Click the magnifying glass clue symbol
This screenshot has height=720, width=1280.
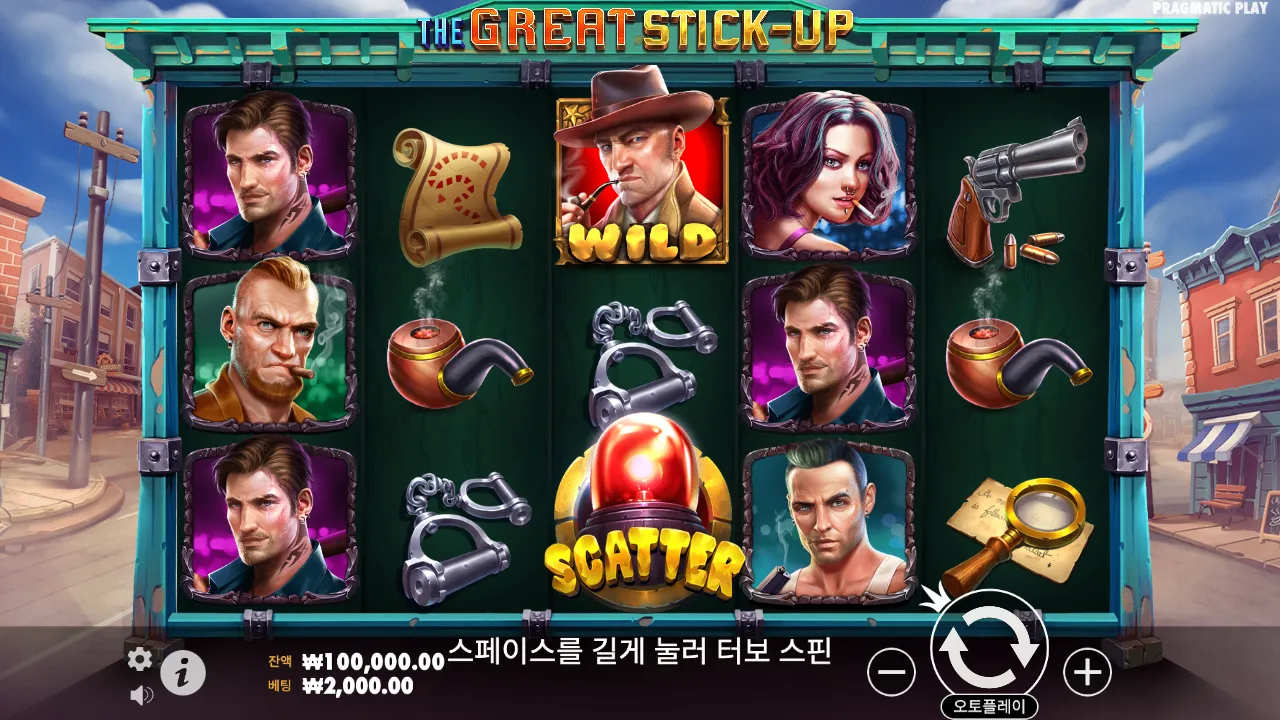point(1020,530)
